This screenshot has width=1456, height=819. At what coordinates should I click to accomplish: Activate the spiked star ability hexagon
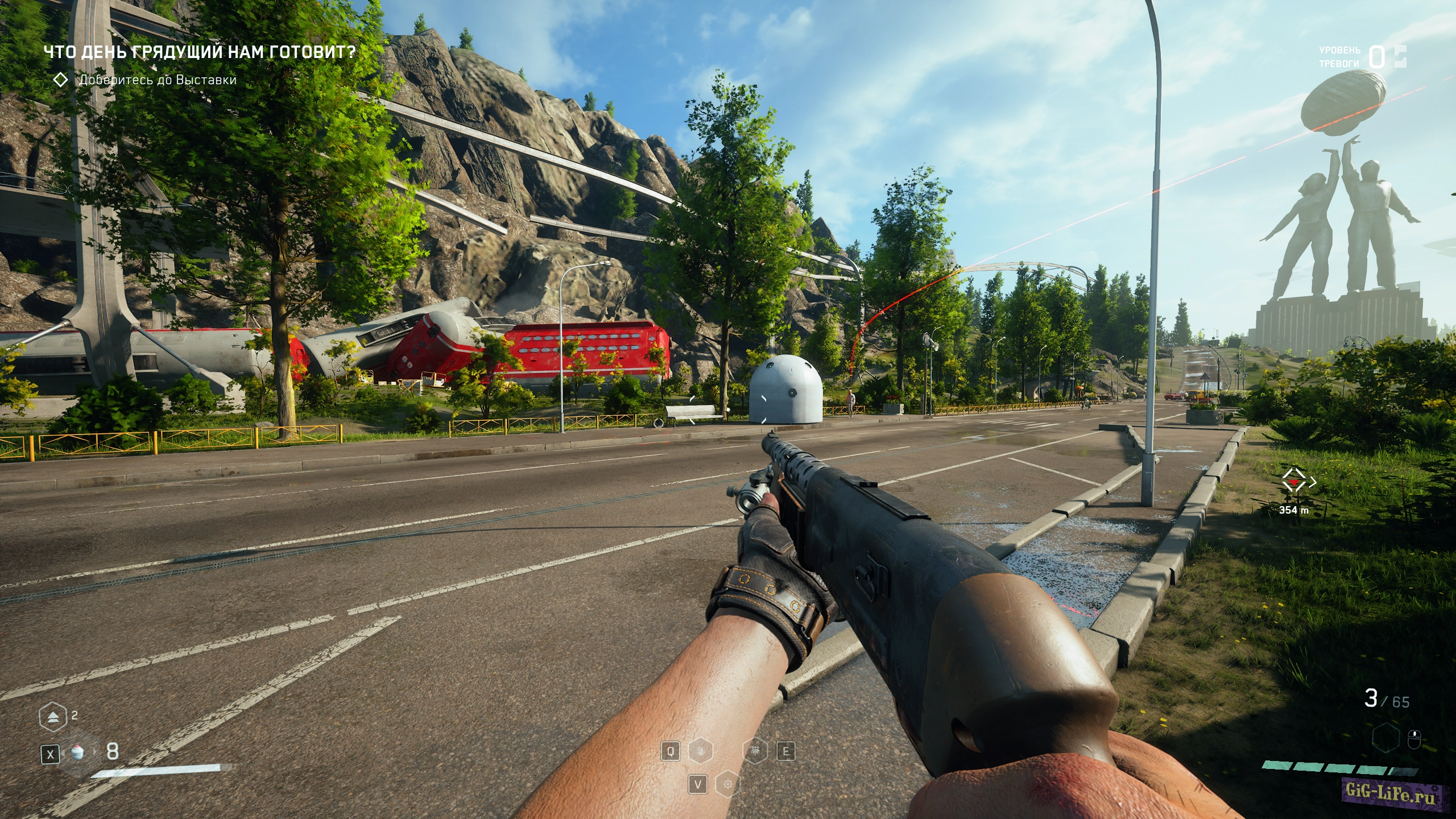pyautogui.click(x=727, y=785)
